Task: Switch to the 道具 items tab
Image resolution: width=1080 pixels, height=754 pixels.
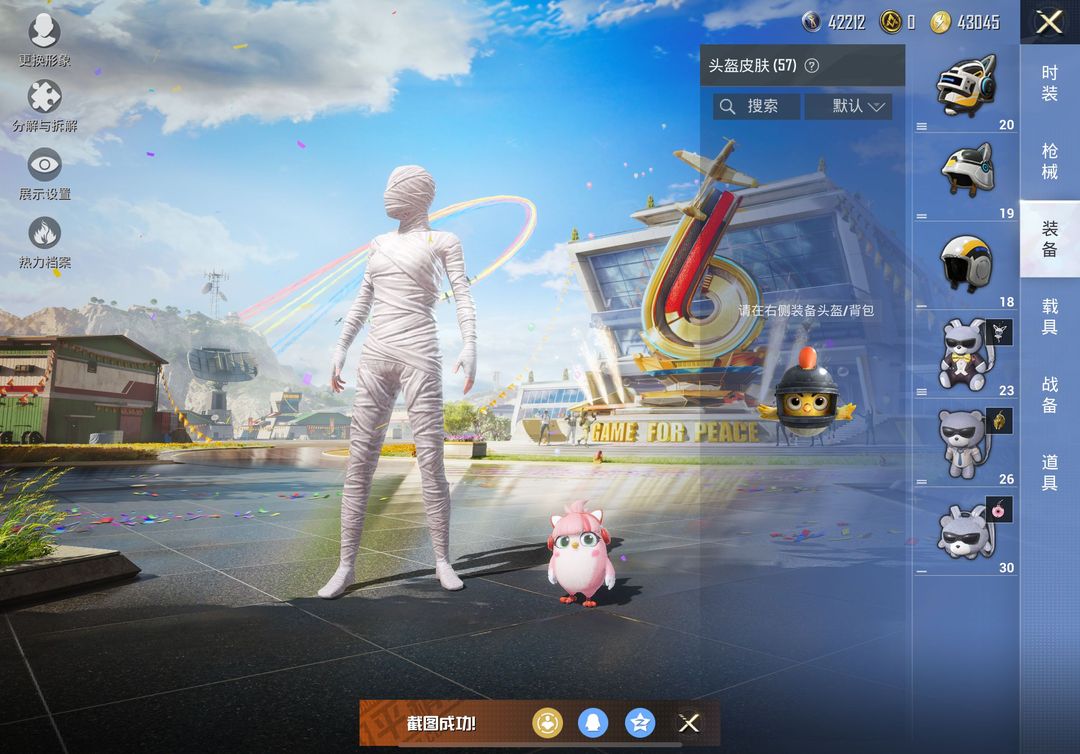Action: click(1049, 472)
